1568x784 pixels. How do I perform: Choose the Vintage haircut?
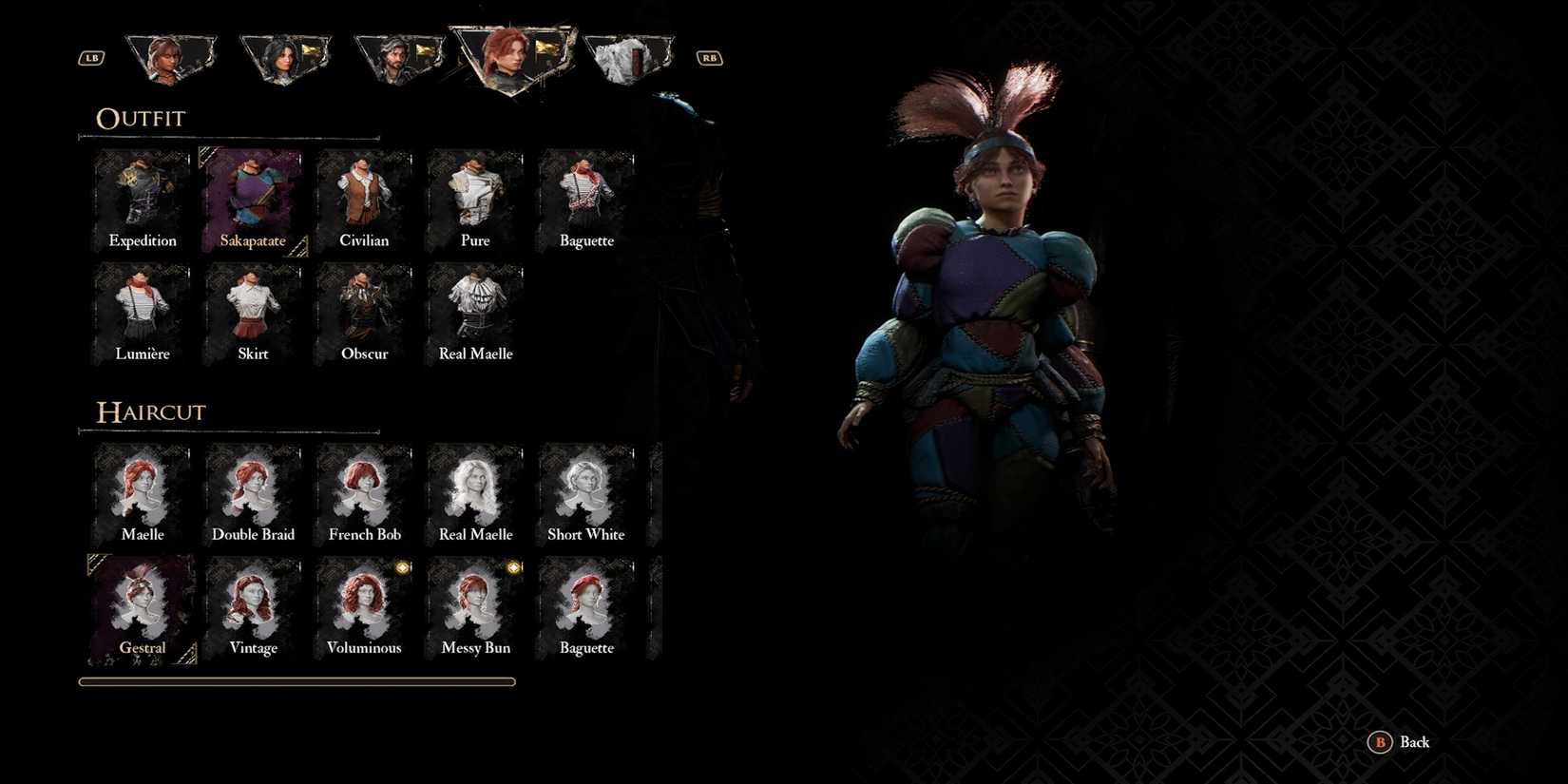(252, 603)
